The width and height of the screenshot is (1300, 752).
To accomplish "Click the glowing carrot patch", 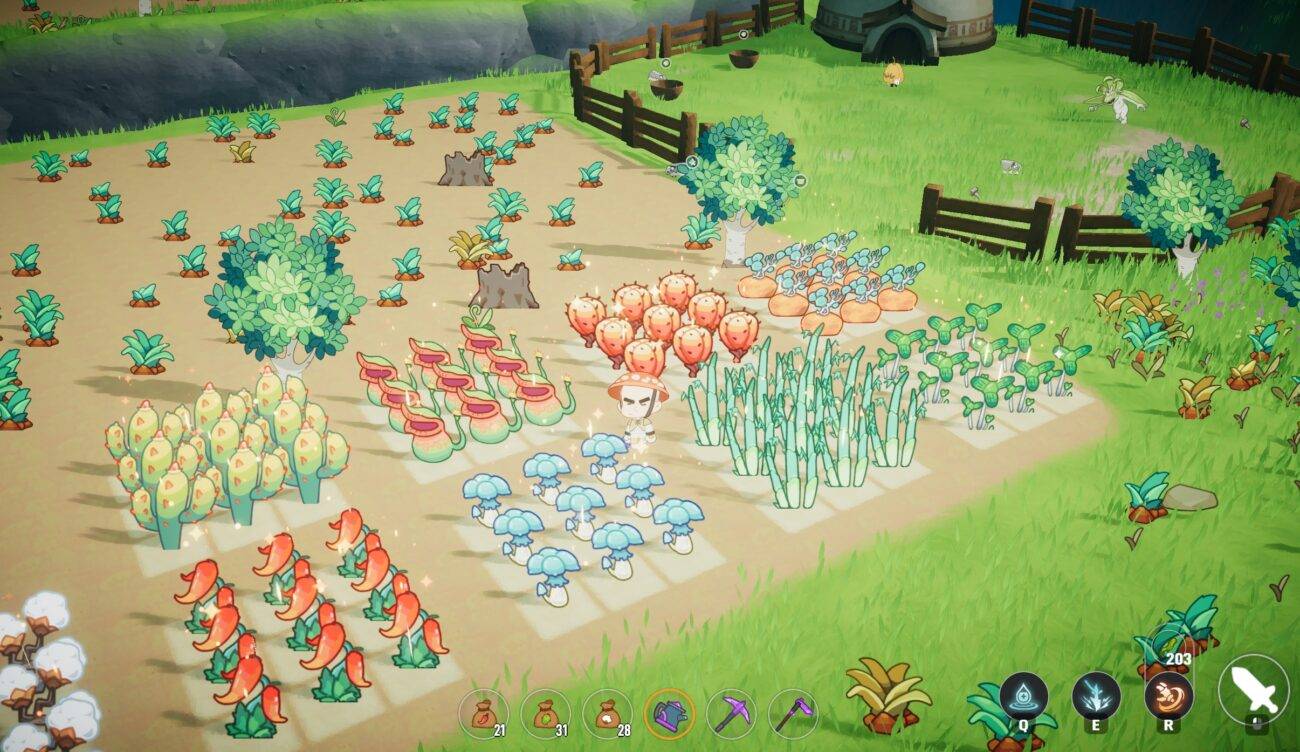I will 820,290.
